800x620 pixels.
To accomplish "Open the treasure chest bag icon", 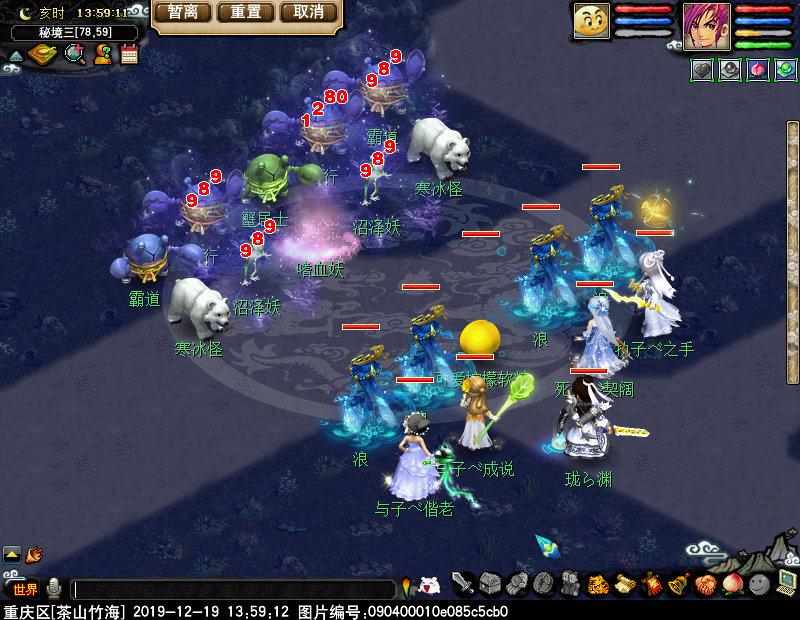I will tap(489, 584).
